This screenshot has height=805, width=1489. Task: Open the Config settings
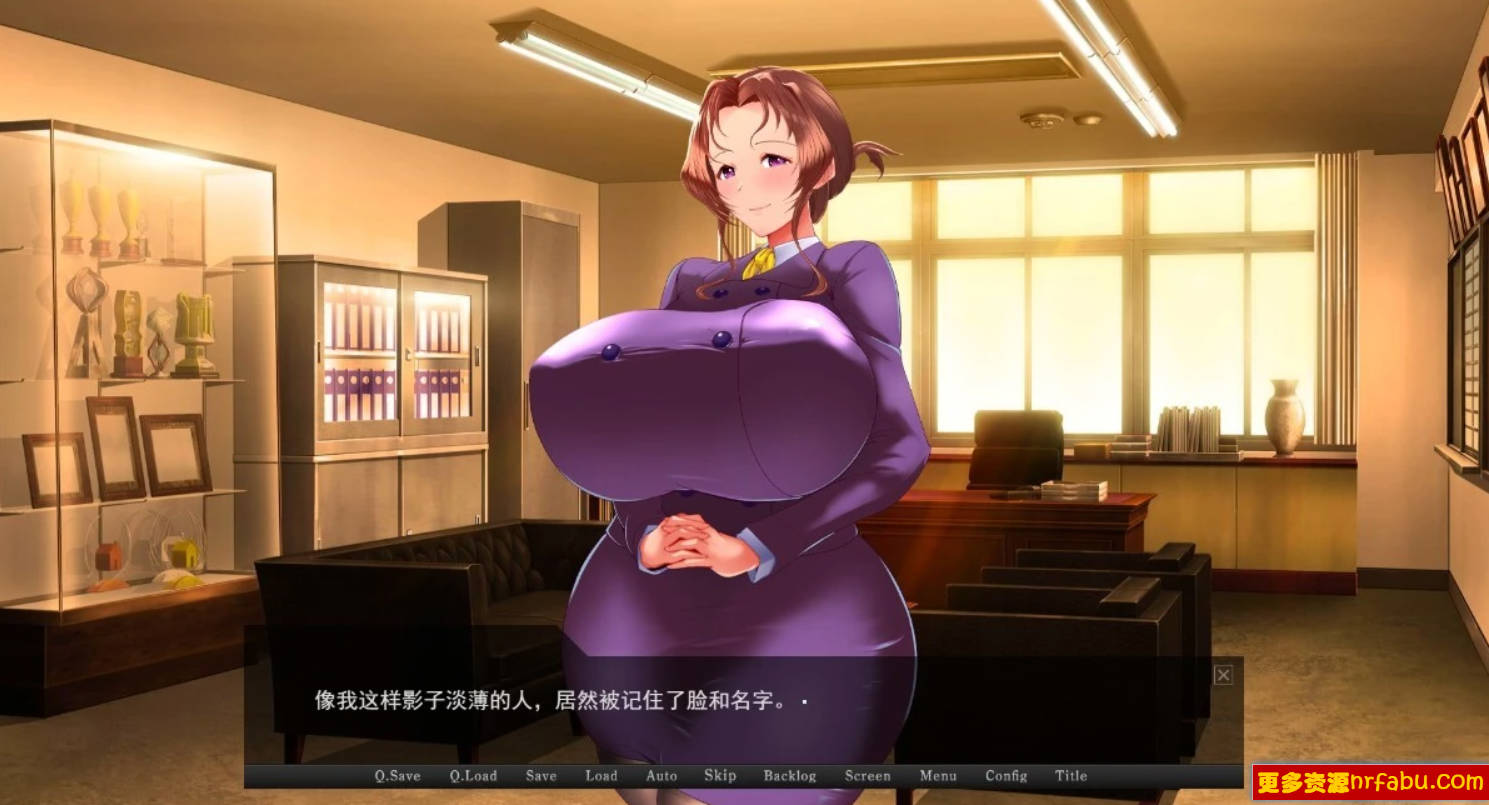pos(1007,775)
